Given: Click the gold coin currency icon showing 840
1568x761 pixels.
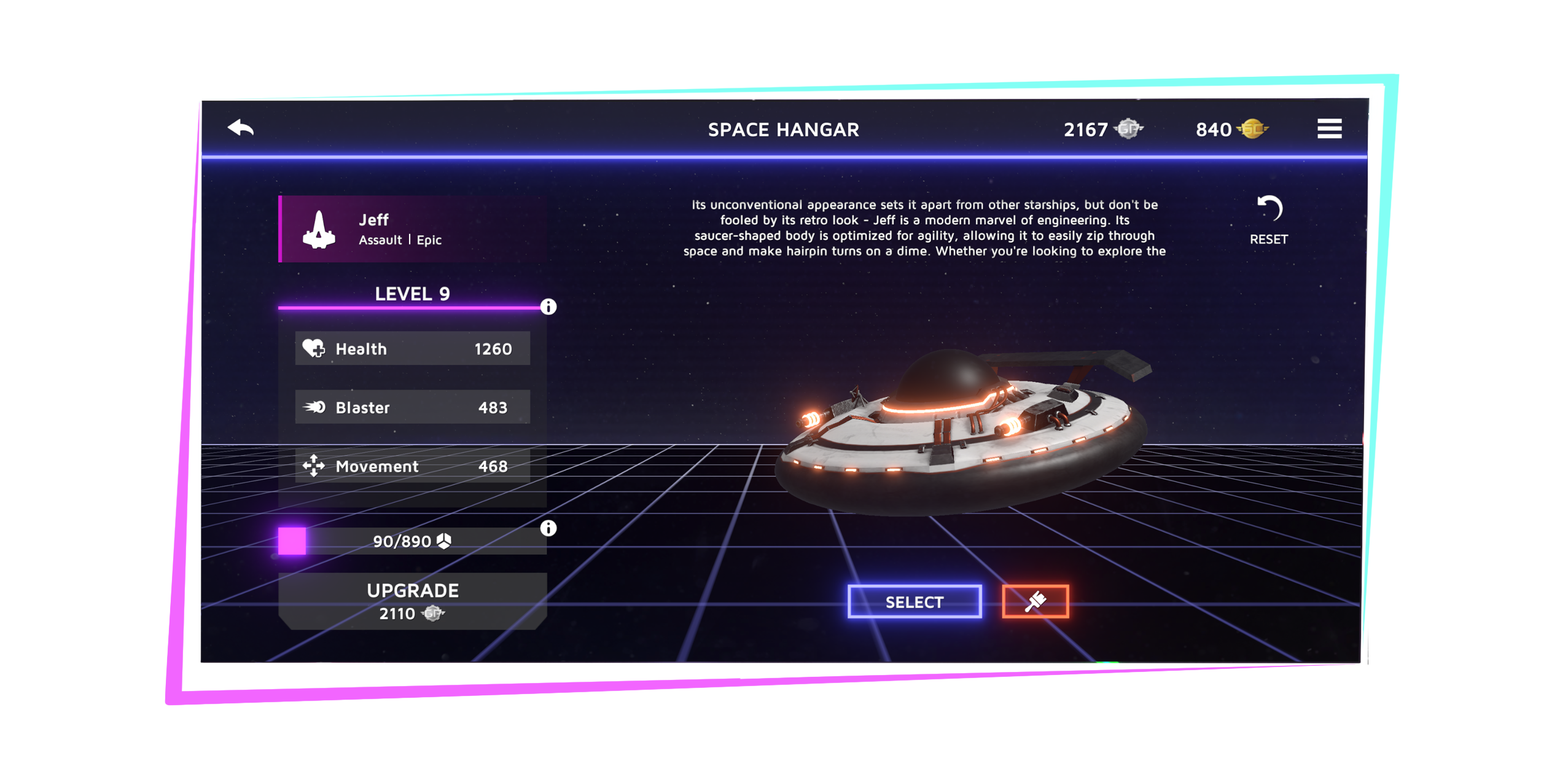Looking at the screenshot, I should (1253, 130).
